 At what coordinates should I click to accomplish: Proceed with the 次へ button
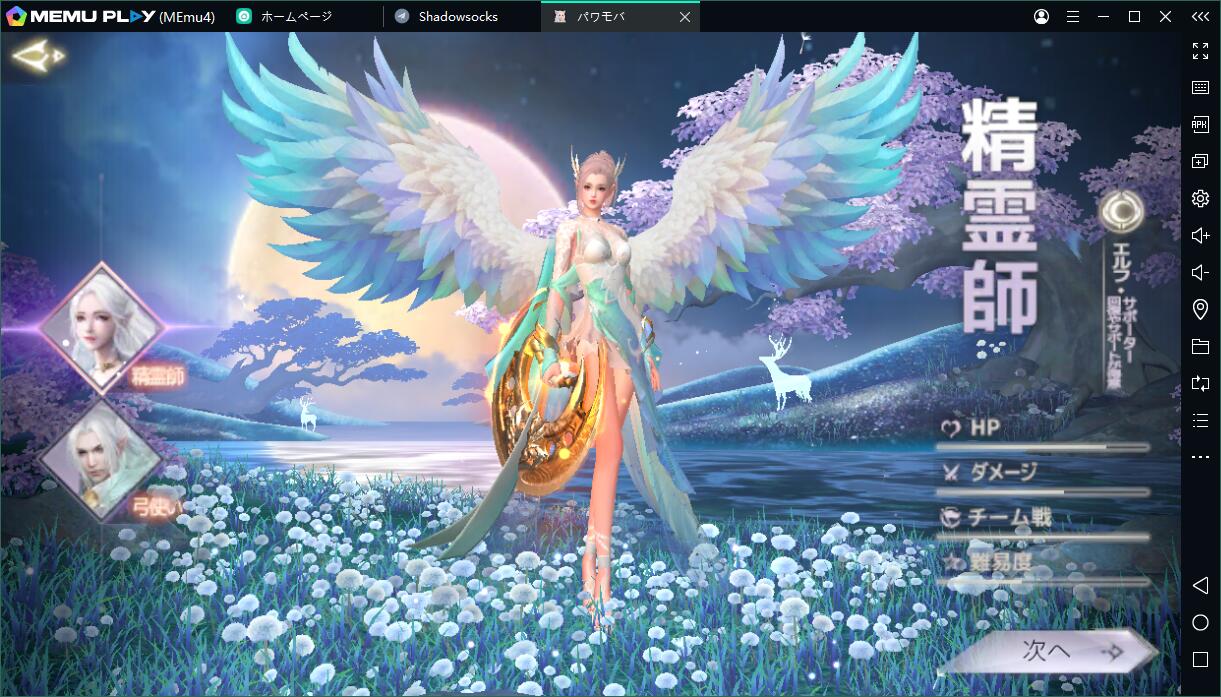(x=1048, y=652)
